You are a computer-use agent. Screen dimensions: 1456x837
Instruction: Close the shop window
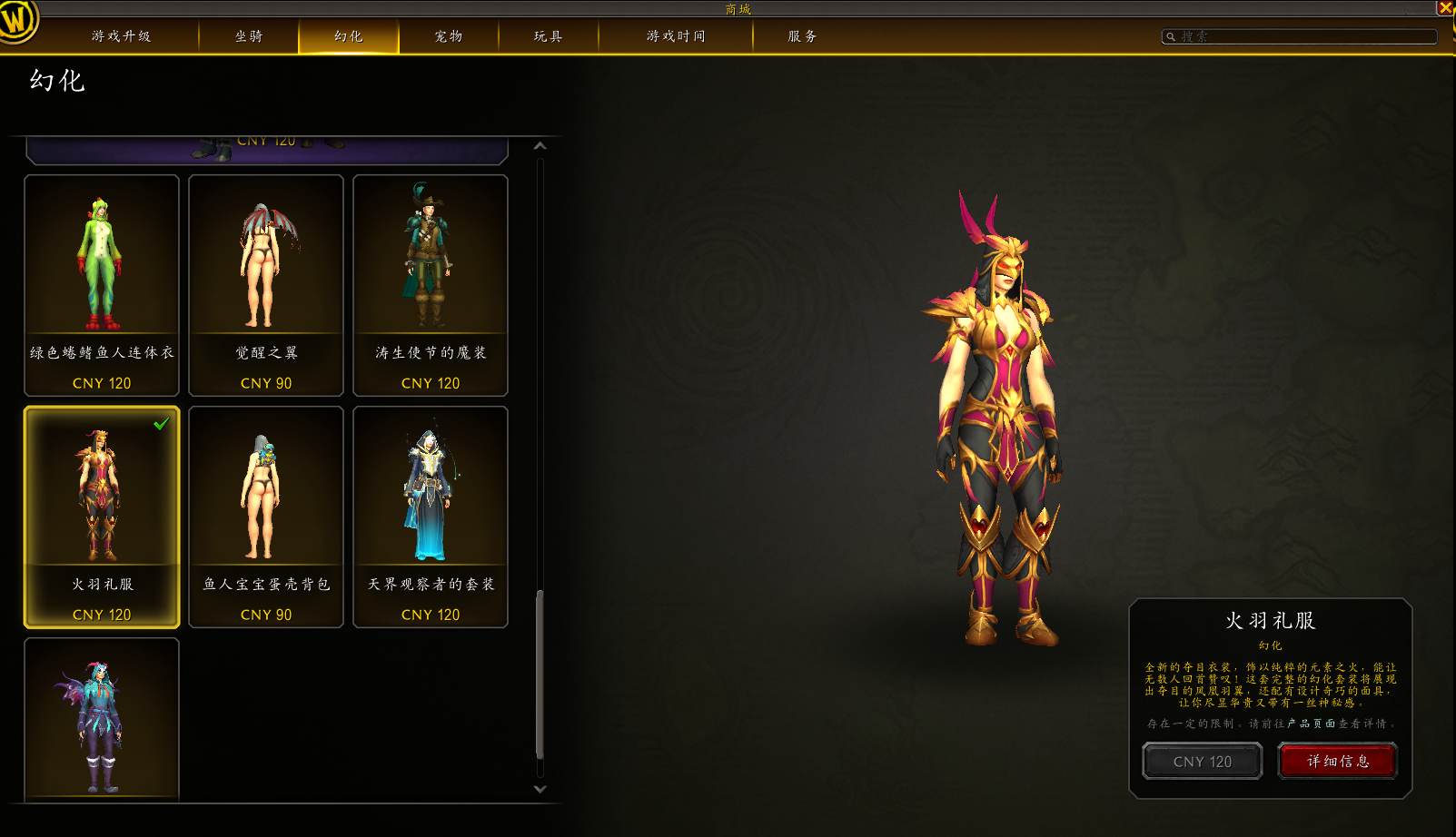tap(1445, 8)
